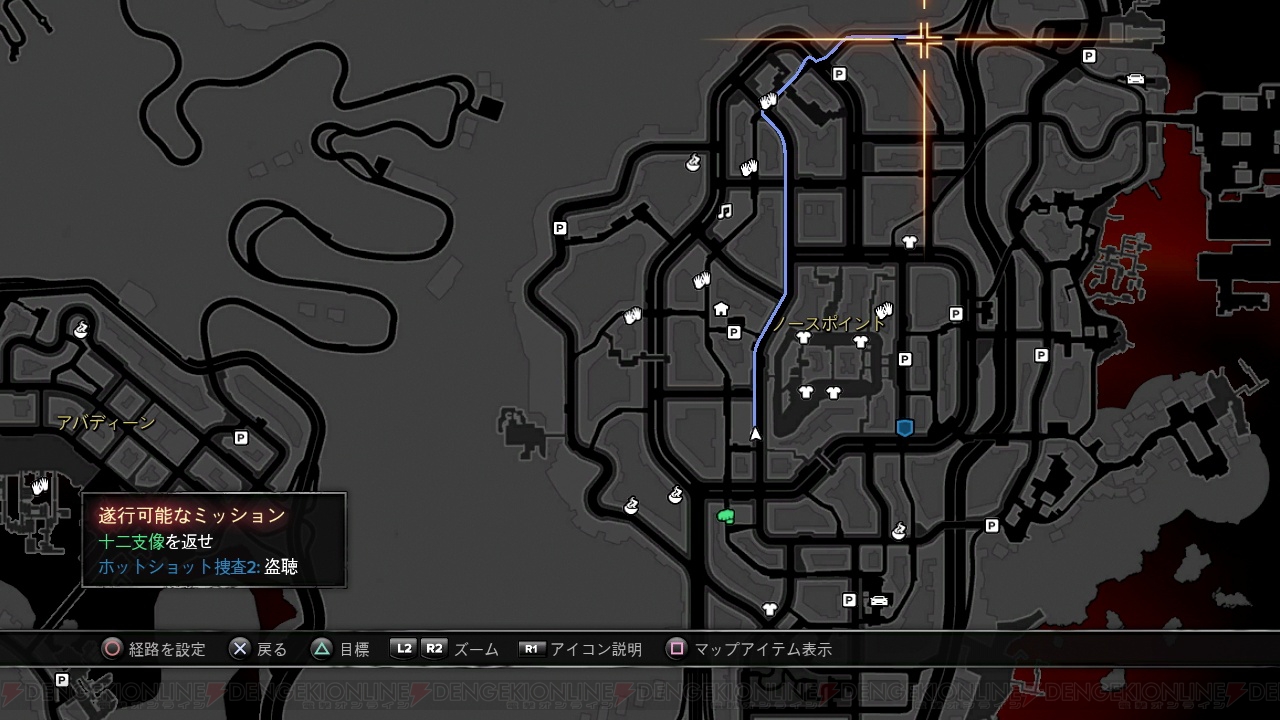Click the orange waypoint crosshair

(x=923, y=40)
